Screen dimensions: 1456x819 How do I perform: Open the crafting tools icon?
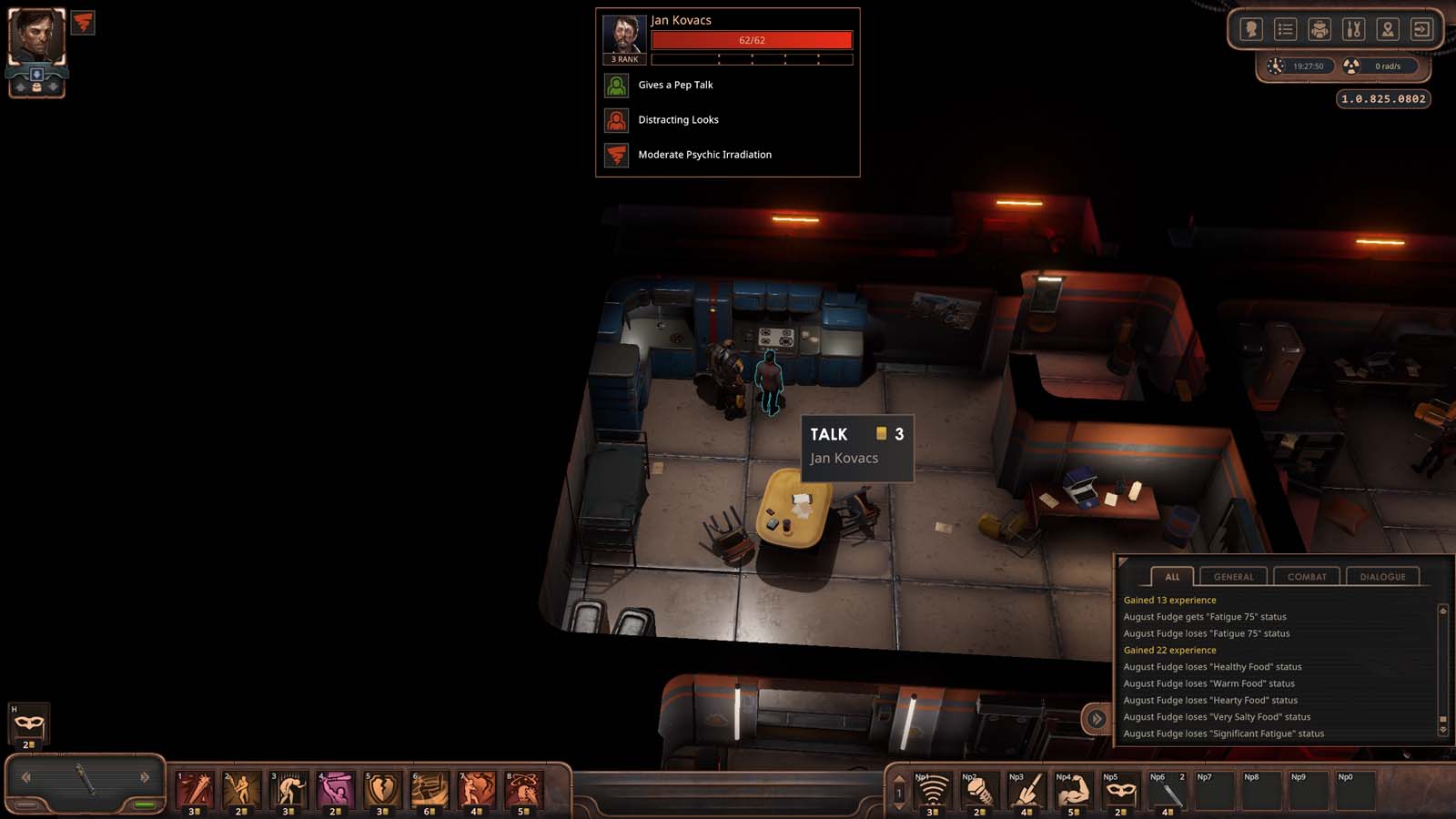[1353, 28]
